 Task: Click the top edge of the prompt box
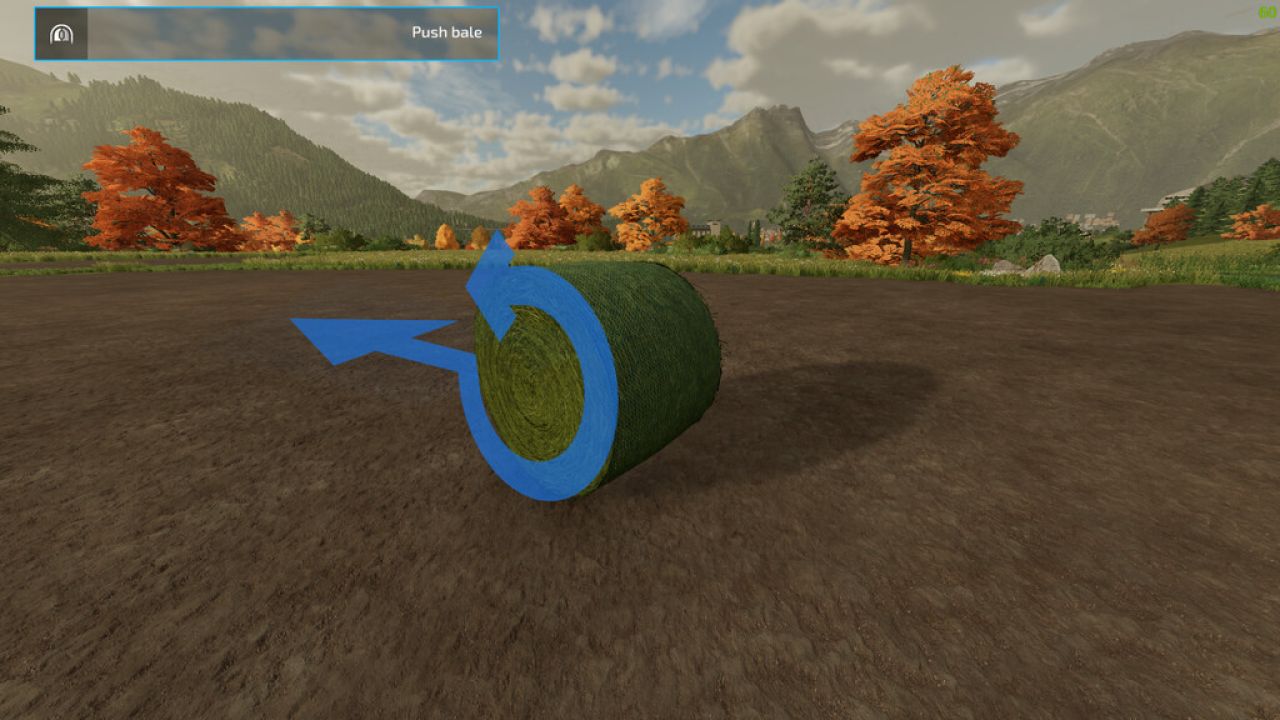(267, 9)
